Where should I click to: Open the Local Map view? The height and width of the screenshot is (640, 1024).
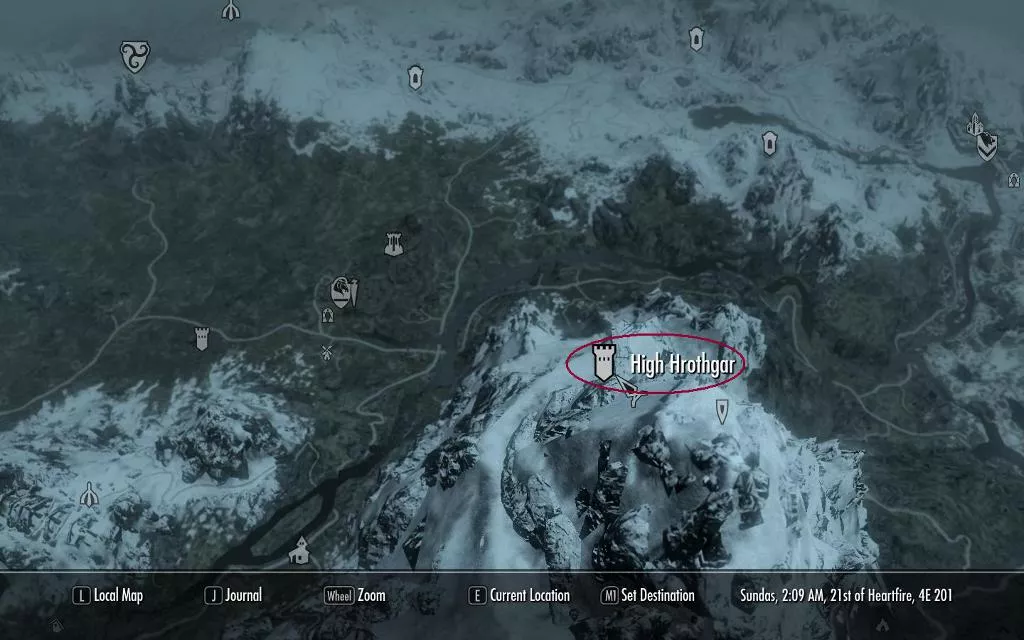(x=108, y=596)
